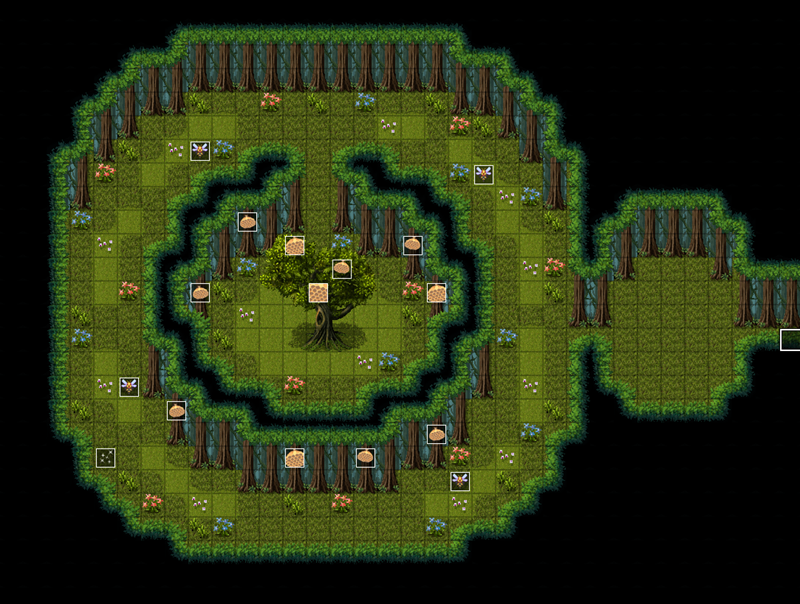Image resolution: width=800 pixels, height=604 pixels.
Task: Select the empty white-bordered exit marker
Action: 790,340
